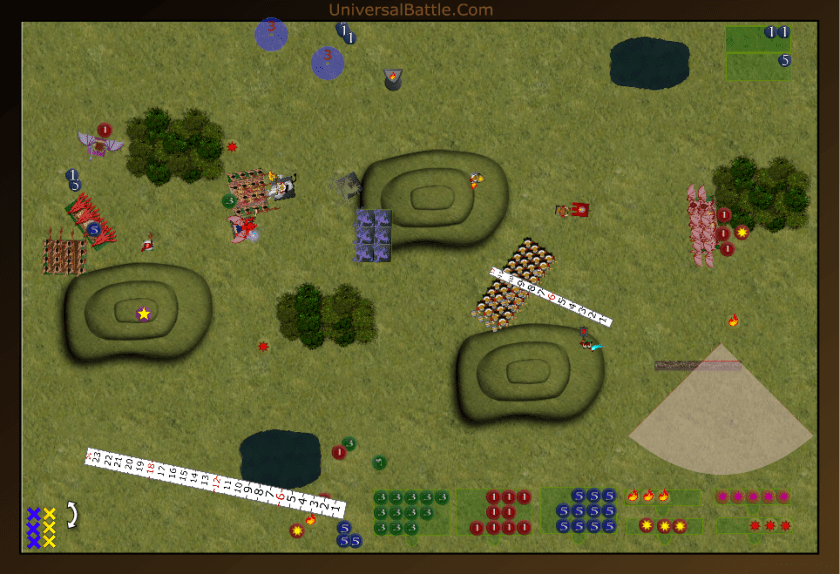Image resolution: width=840 pixels, height=574 pixels.
Task: Open the UniversalBattle.Com title link
Action: coord(411,10)
